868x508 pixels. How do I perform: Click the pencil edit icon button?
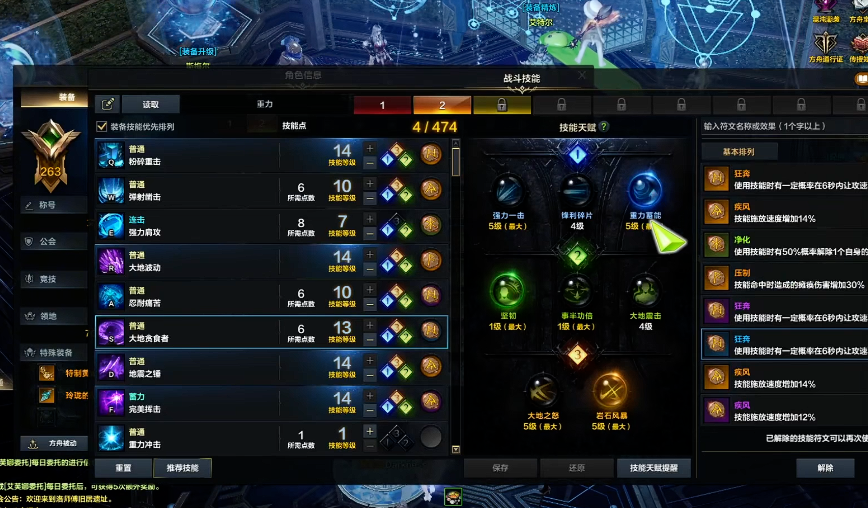click(107, 104)
